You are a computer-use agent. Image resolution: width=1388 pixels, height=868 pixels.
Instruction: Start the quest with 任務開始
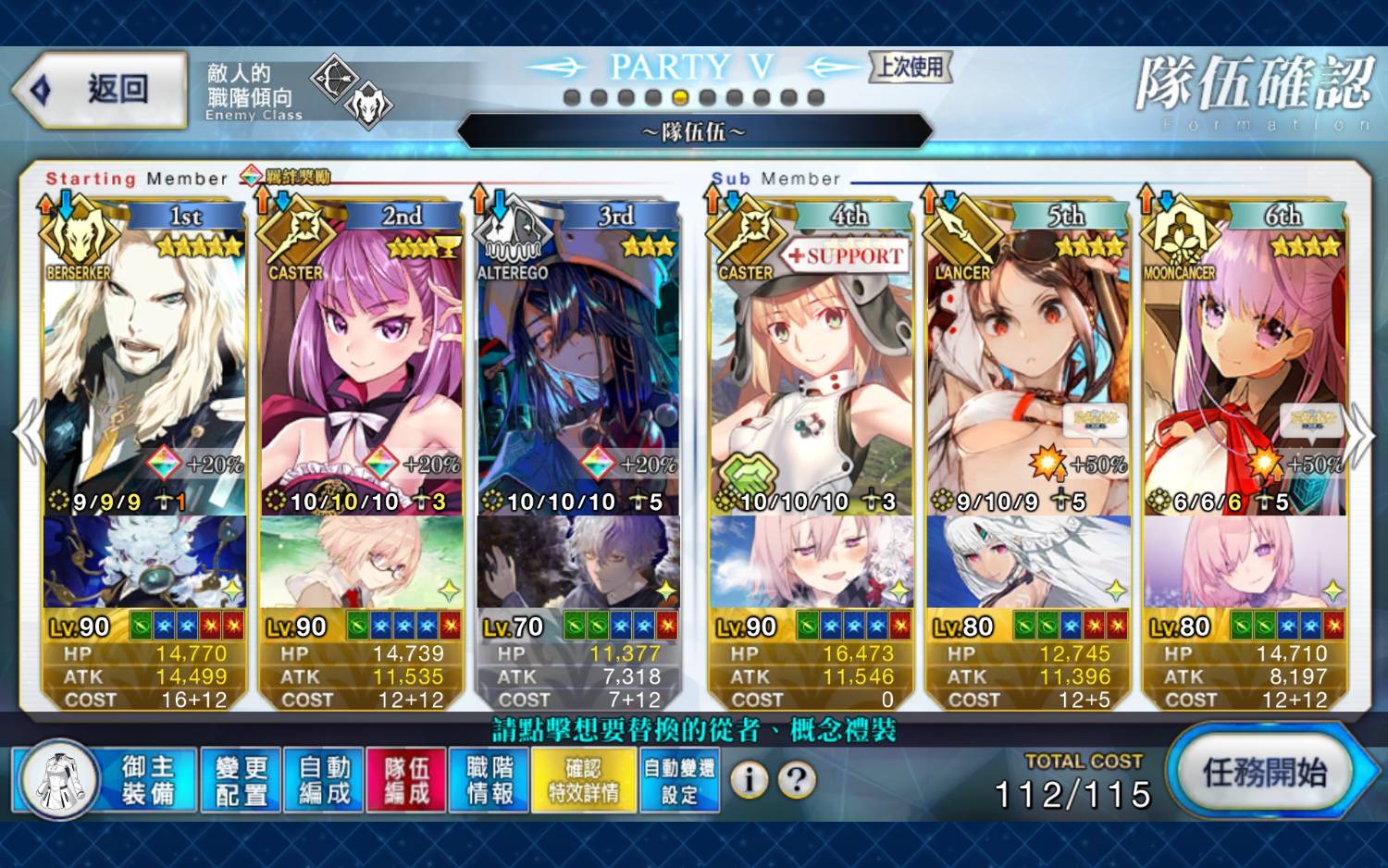point(1265,772)
